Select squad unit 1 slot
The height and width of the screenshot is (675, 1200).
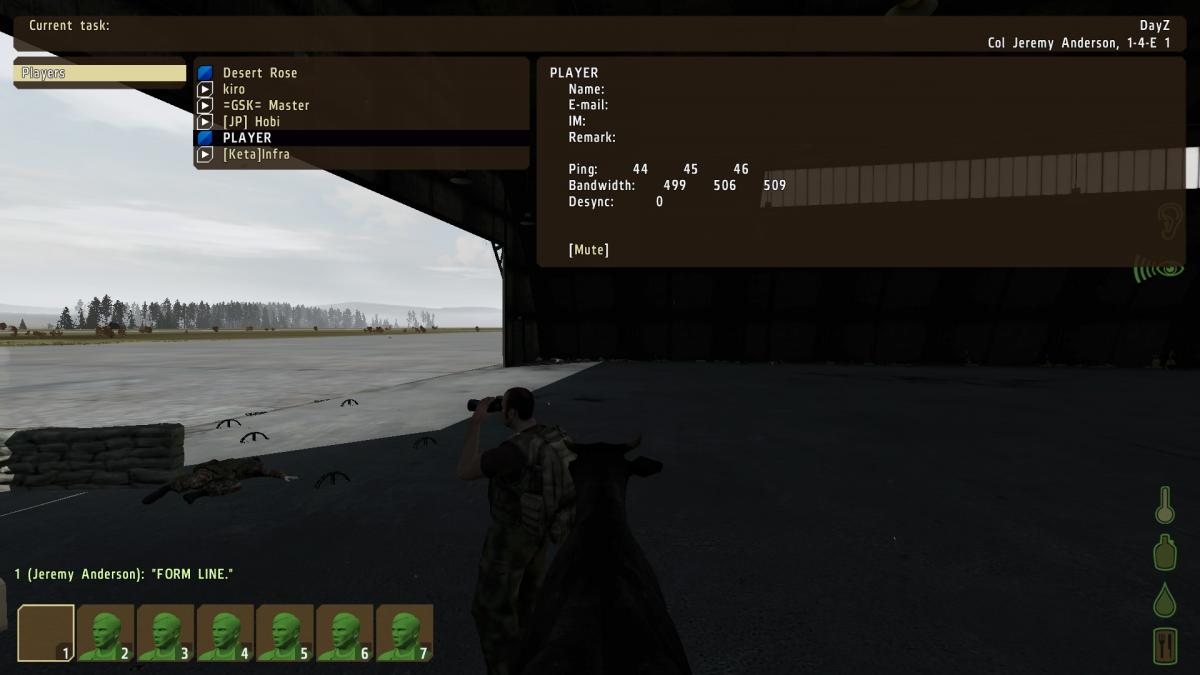click(46, 633)
